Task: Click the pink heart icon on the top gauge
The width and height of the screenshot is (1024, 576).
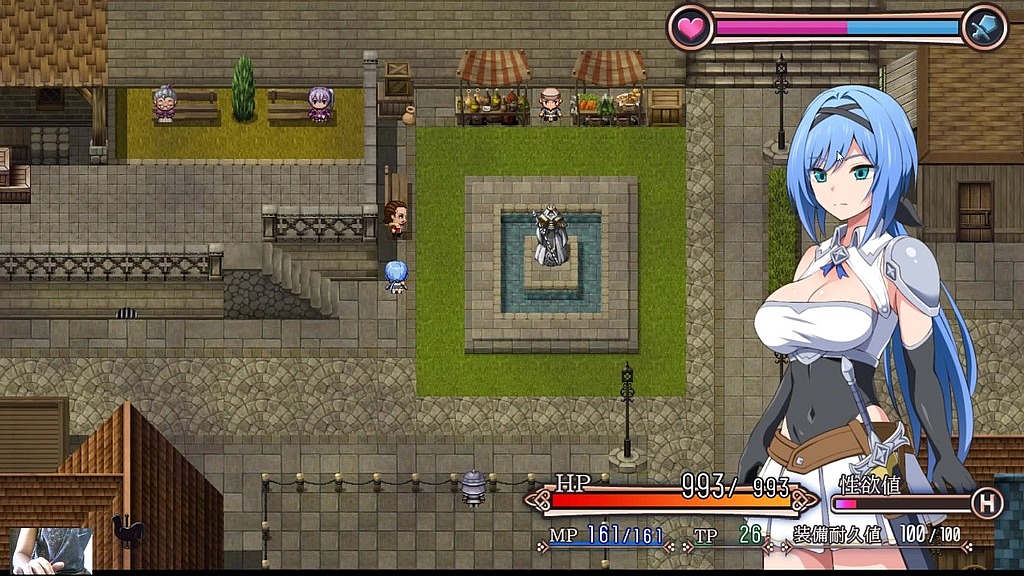Action: coord(690,27)
